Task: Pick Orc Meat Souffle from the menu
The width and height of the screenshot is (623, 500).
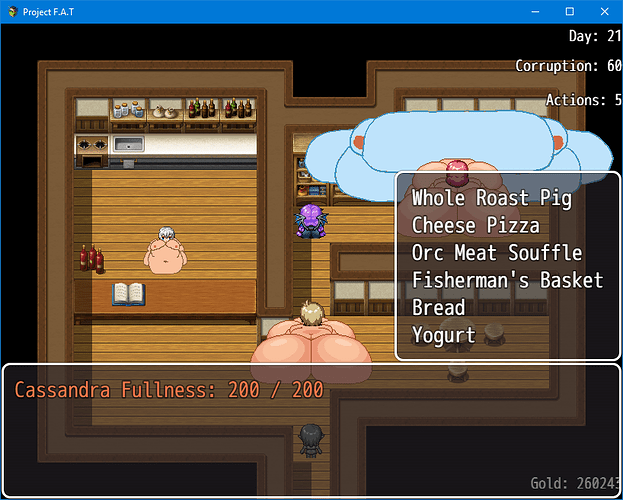Action: point(496,253)
